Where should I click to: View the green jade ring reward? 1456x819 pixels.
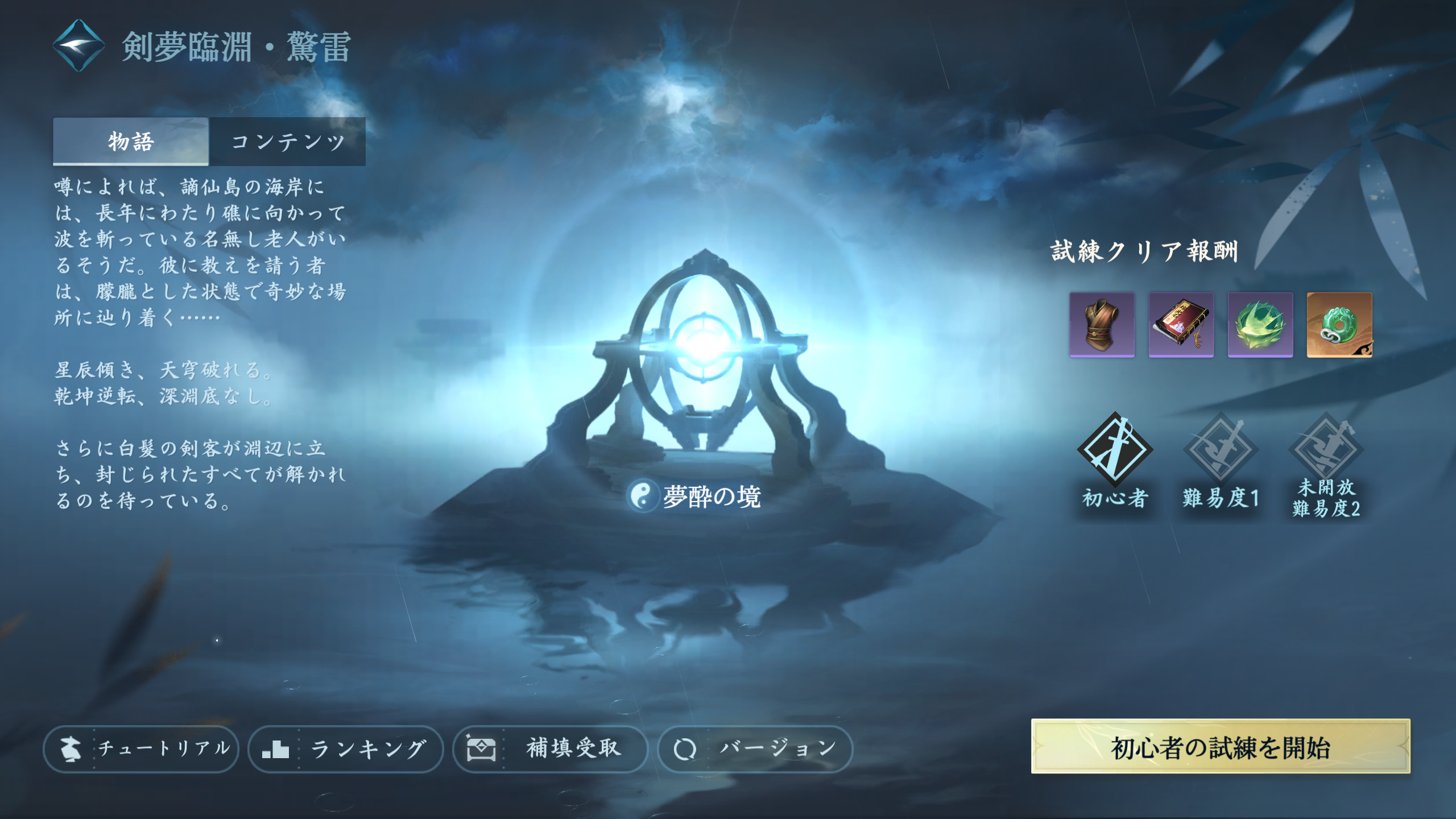(x=1339, y=325)
